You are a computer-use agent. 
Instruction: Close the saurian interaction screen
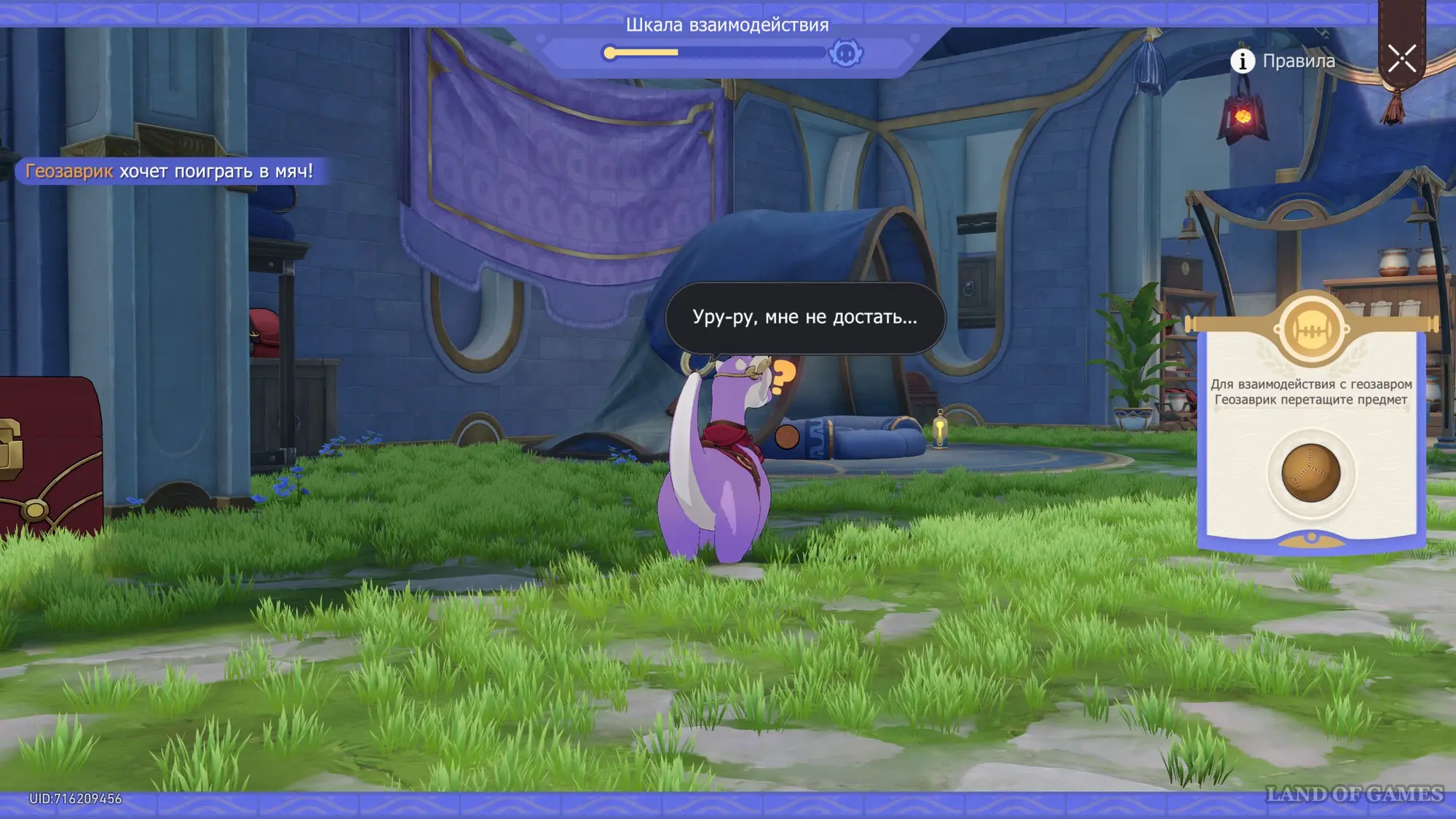[1401, 59]
